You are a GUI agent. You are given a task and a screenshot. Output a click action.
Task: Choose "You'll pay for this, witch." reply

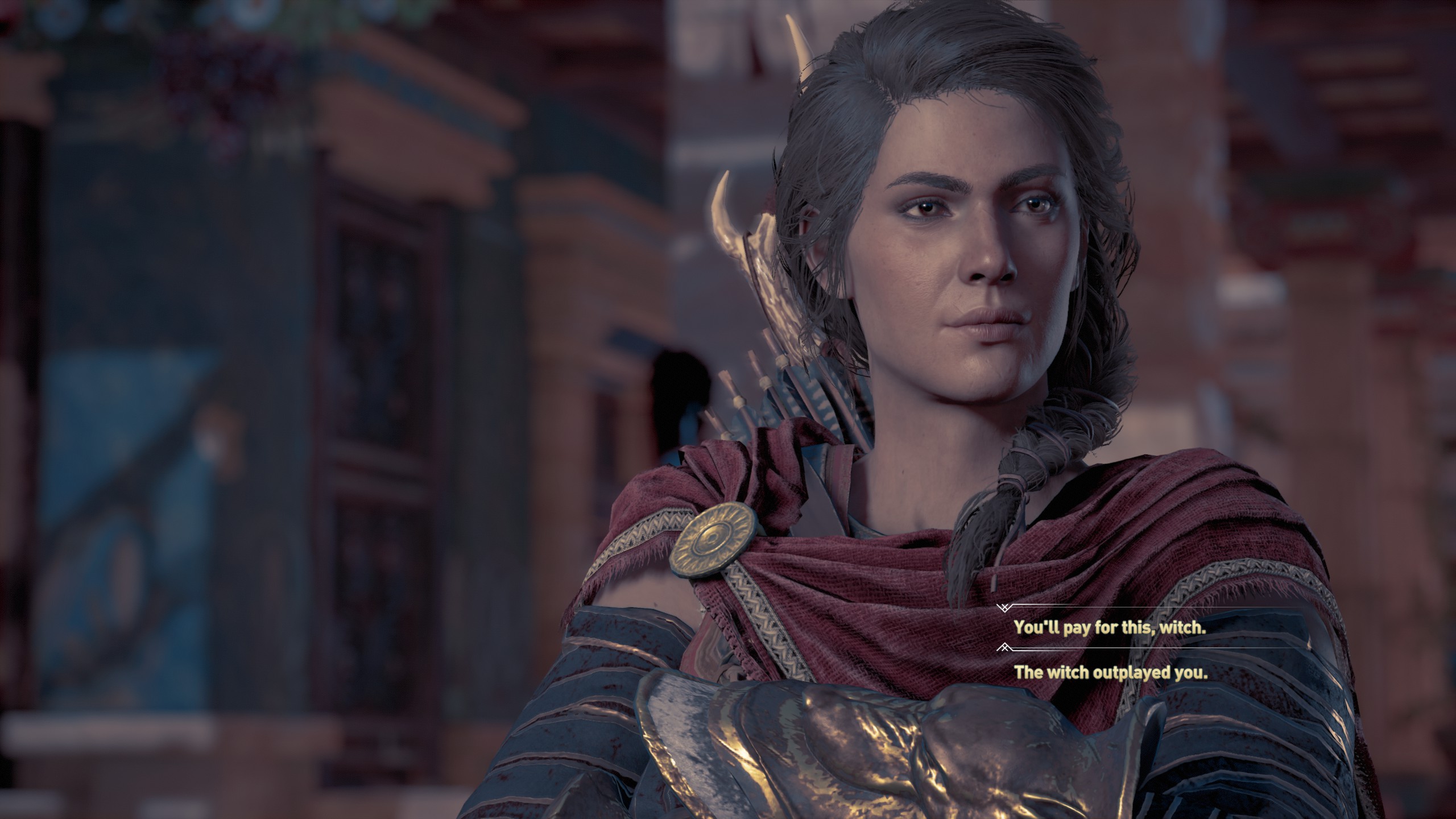[1110, 627]
